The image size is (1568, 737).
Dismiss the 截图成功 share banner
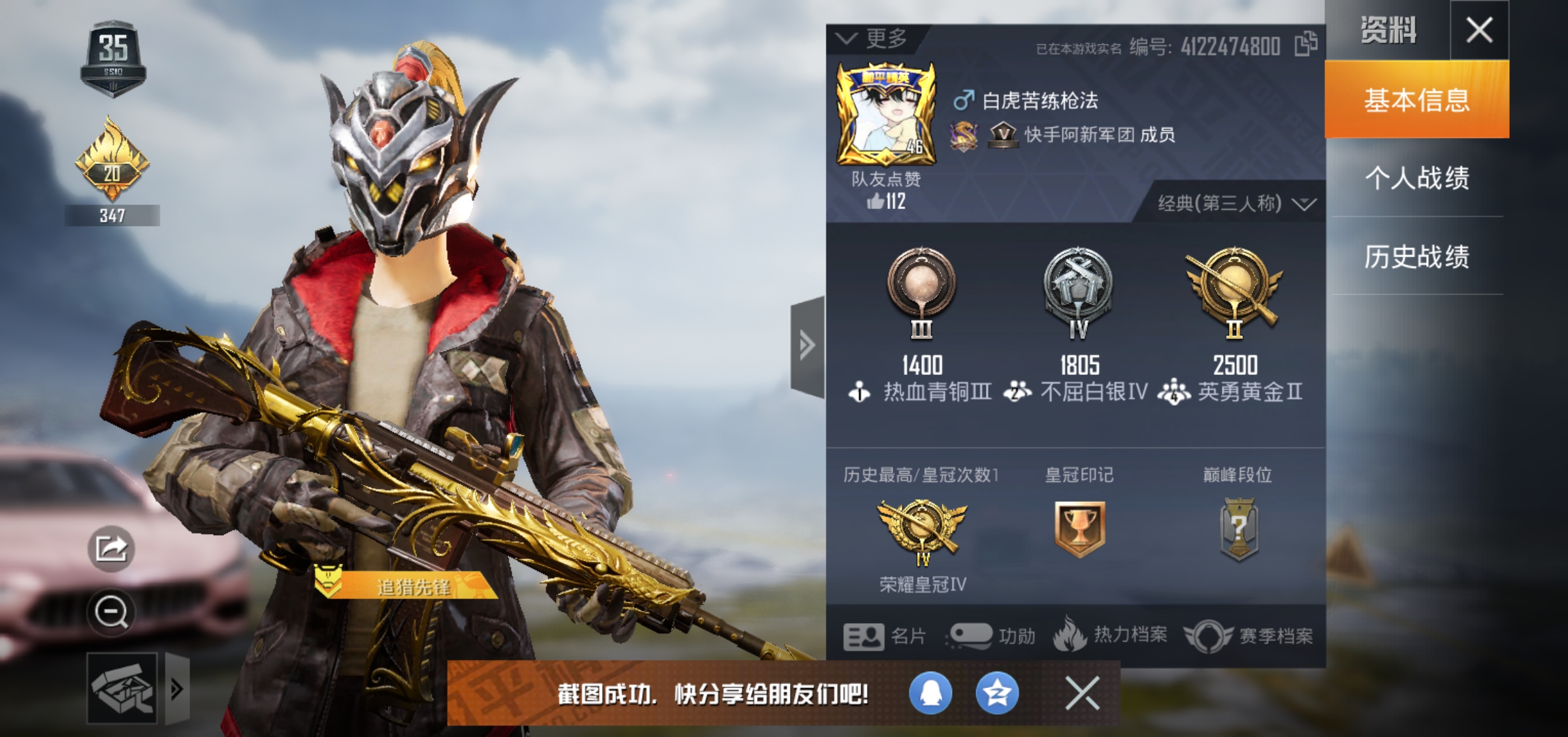(x=1082, y=693)
